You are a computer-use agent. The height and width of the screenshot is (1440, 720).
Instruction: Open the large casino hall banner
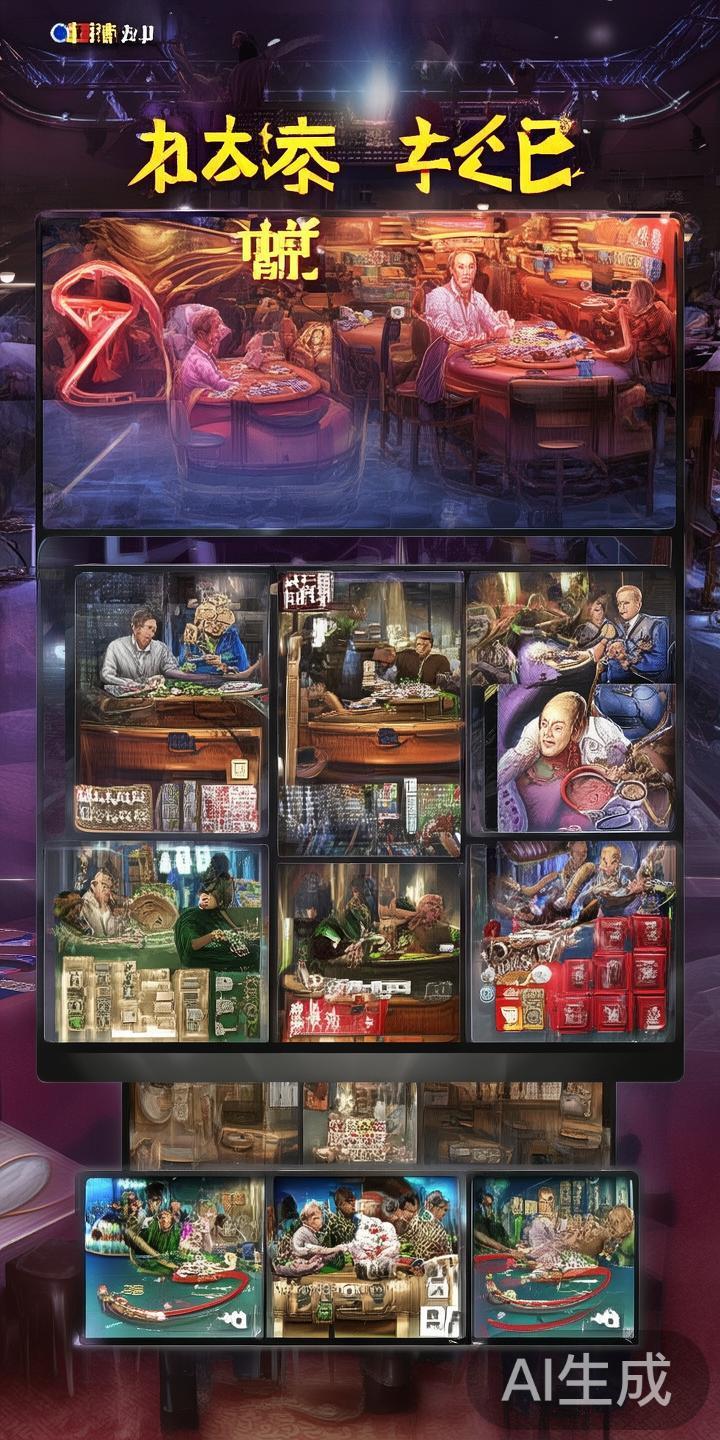tap(360, 370)
